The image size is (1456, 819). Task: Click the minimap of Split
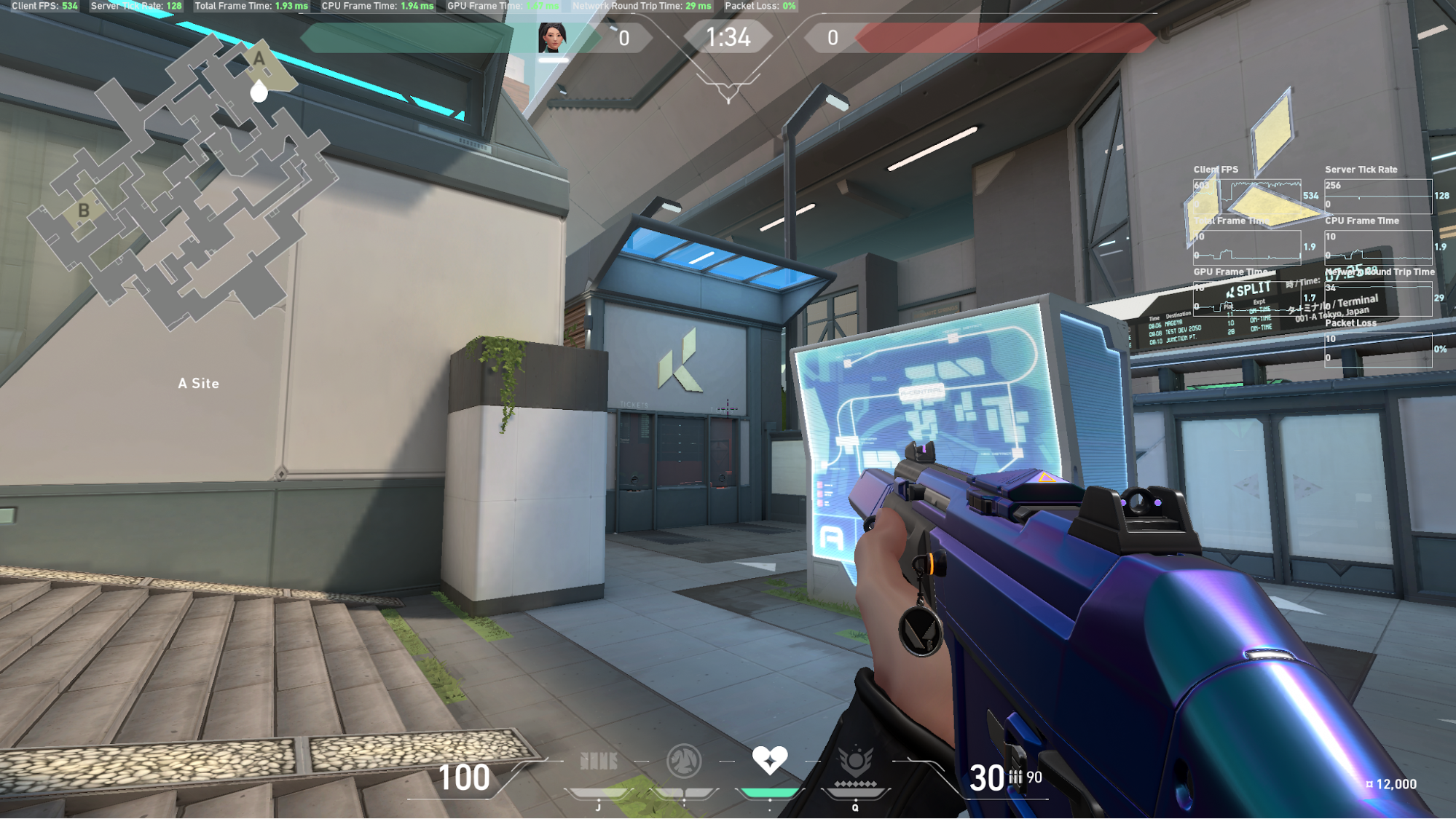(182, 182)
